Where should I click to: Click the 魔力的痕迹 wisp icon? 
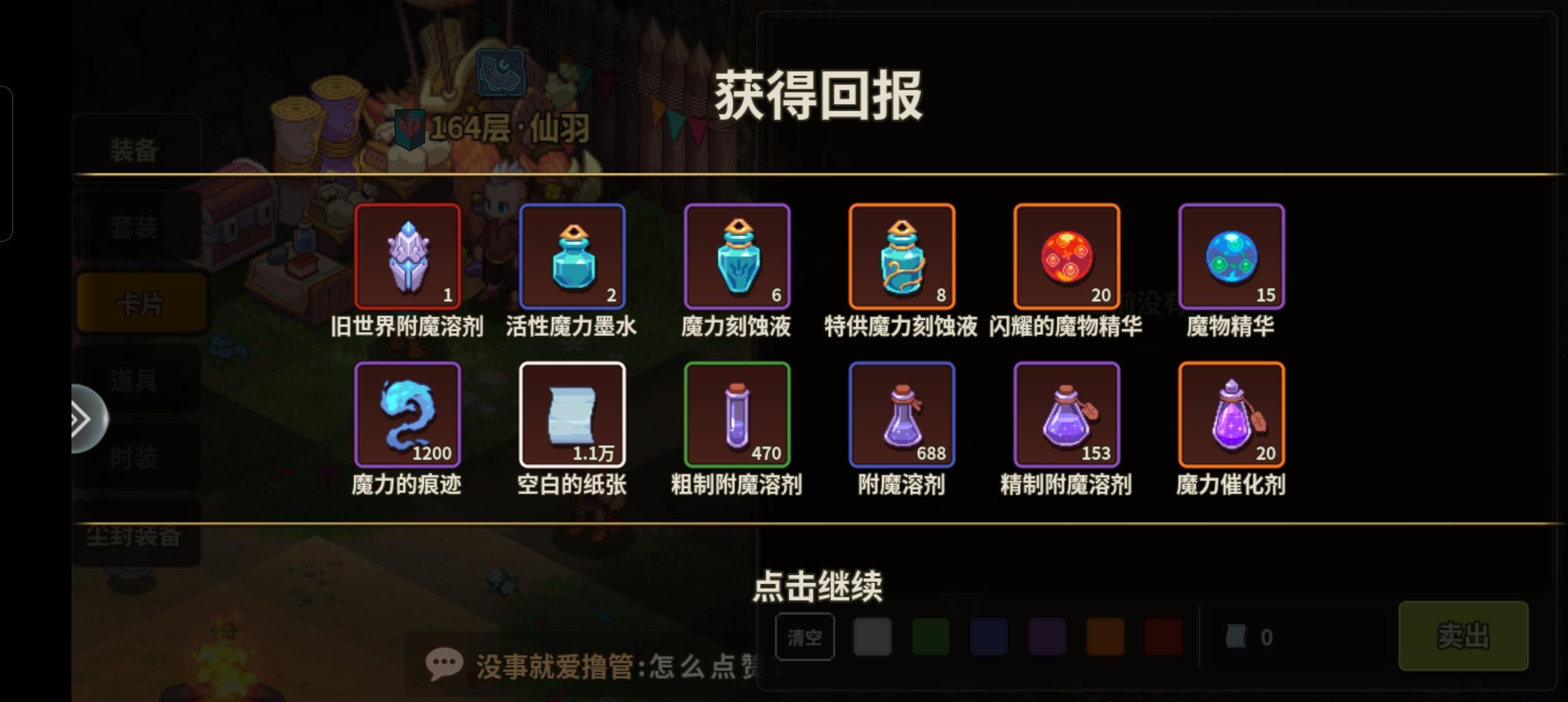pos(407,414)
